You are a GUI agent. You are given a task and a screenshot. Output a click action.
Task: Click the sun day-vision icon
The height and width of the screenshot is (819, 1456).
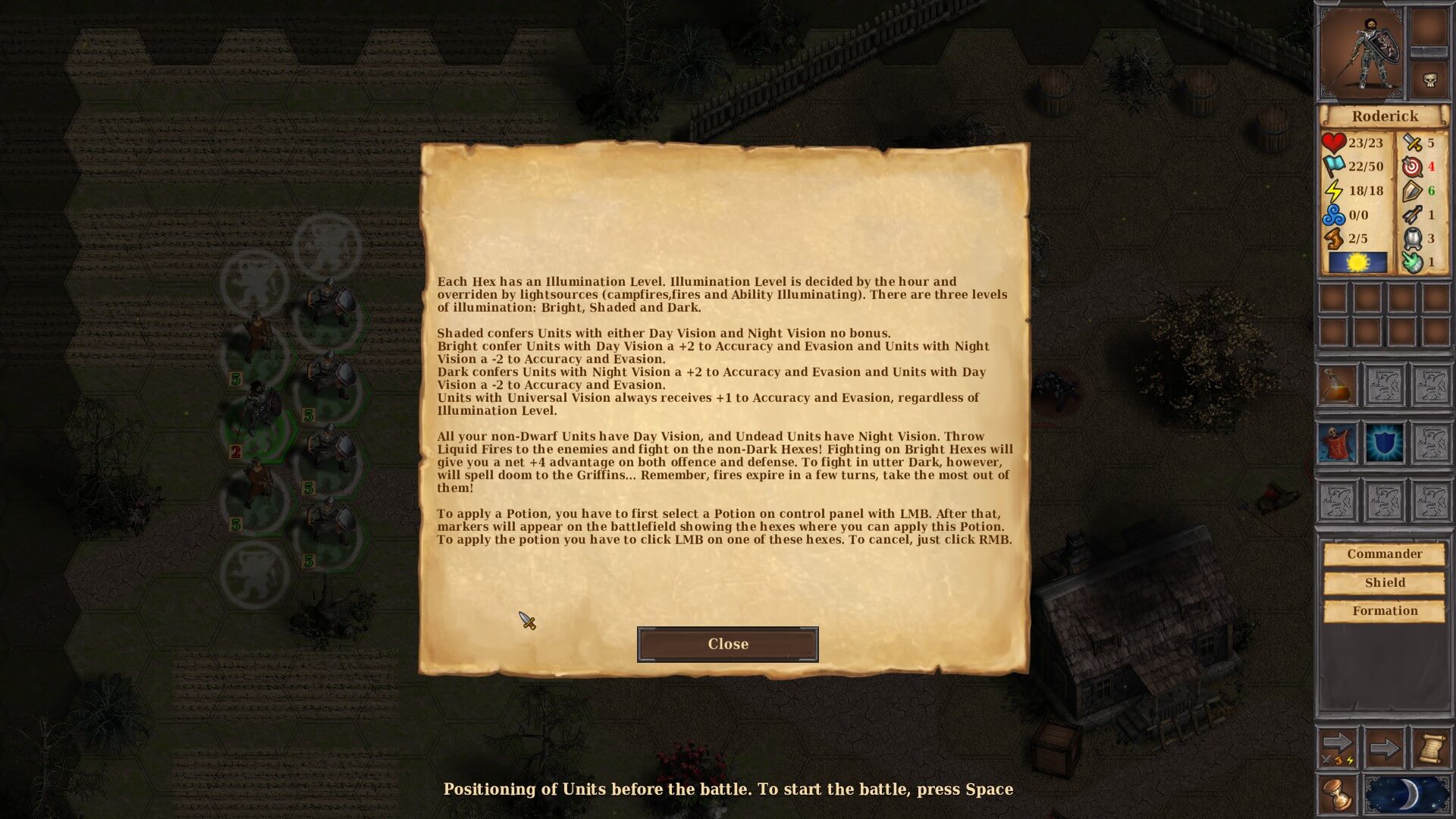coord(1357,262)
